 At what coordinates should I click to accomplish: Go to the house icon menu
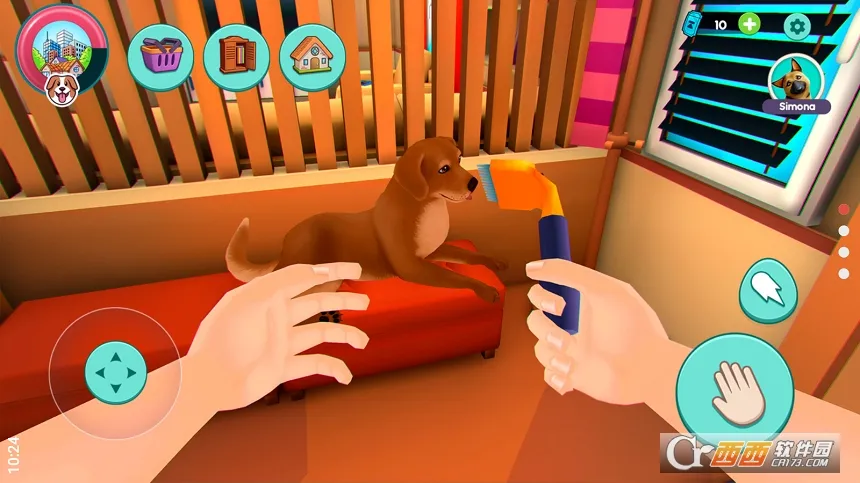click(312, 56)
